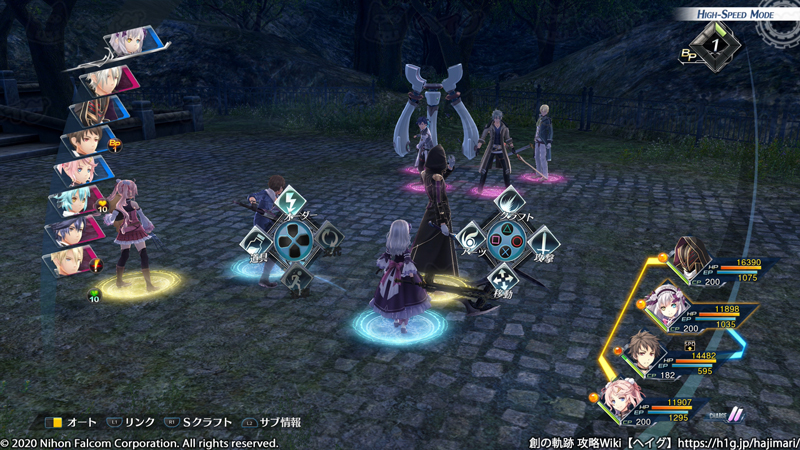Select the Move (移動) command
Viewport: 800px width, 450px height.
(x=506, y=277)
